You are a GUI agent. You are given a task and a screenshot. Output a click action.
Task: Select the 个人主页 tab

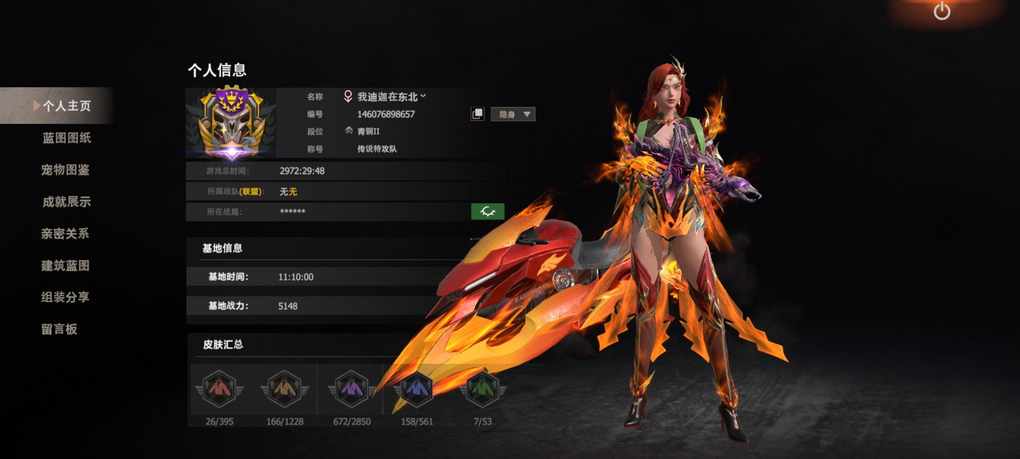point(66,105)
